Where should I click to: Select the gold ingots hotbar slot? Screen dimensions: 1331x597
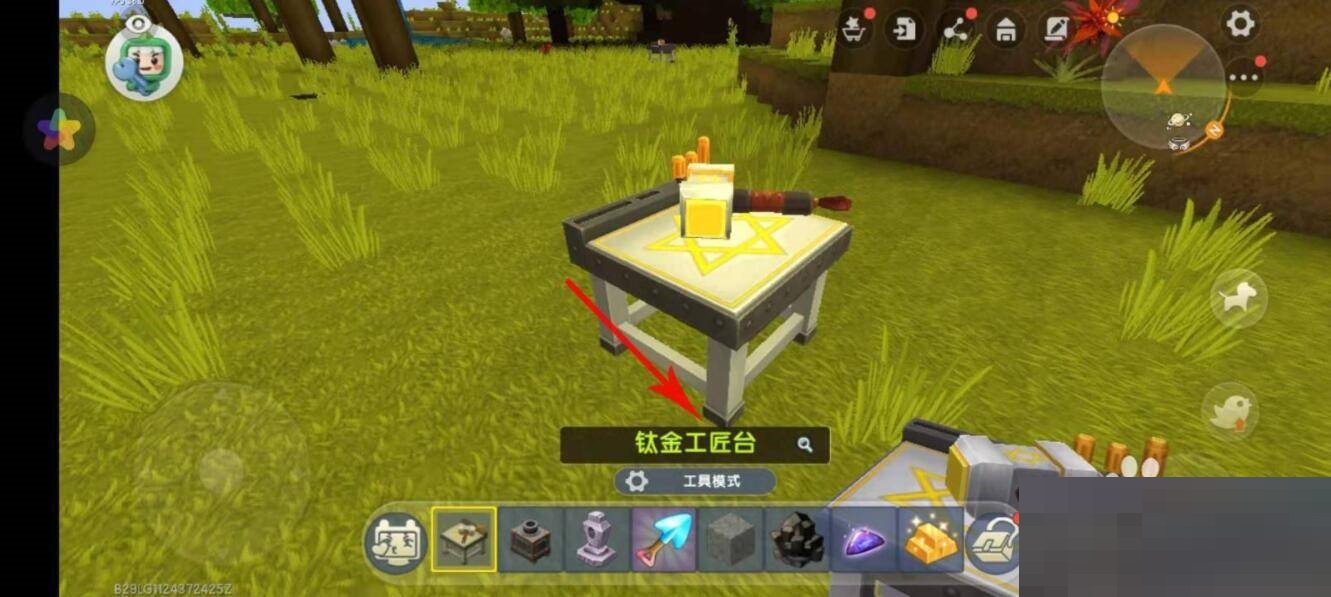(930, 540)
